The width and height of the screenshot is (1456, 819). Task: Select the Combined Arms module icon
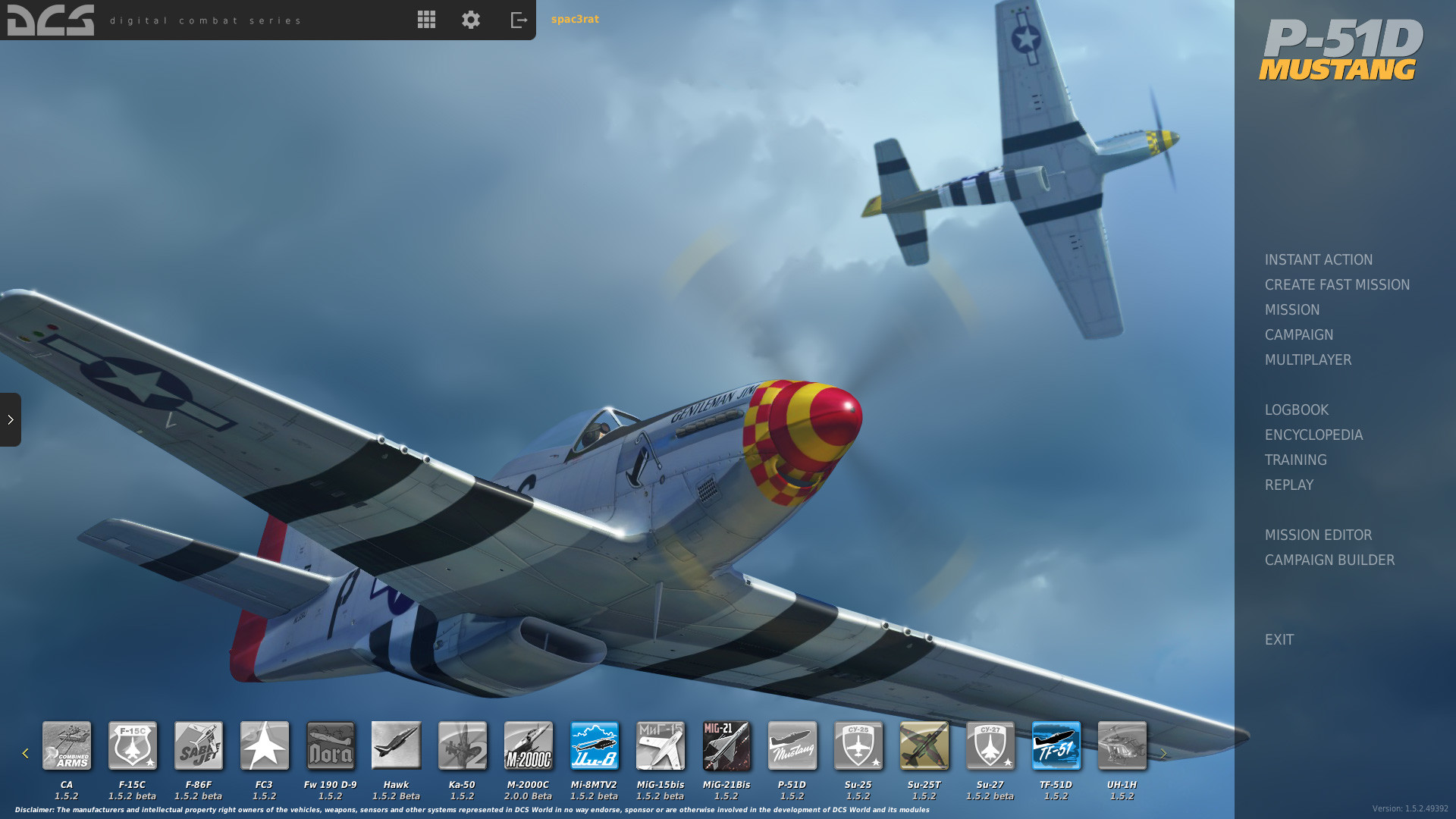[x=67, y=745]
